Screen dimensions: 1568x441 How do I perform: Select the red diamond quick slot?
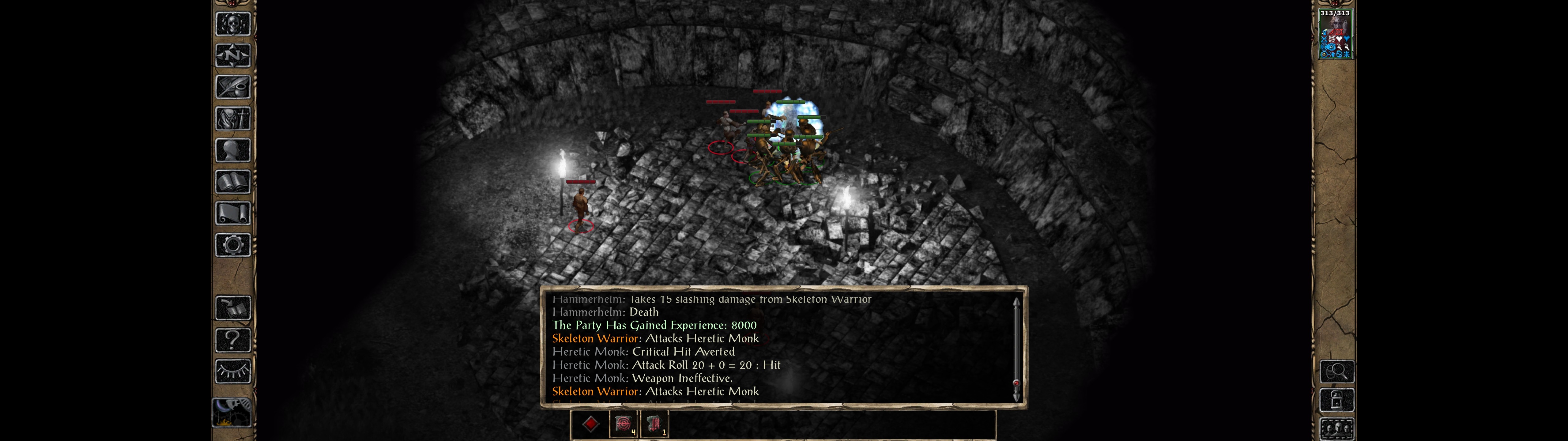coord(590,424)
